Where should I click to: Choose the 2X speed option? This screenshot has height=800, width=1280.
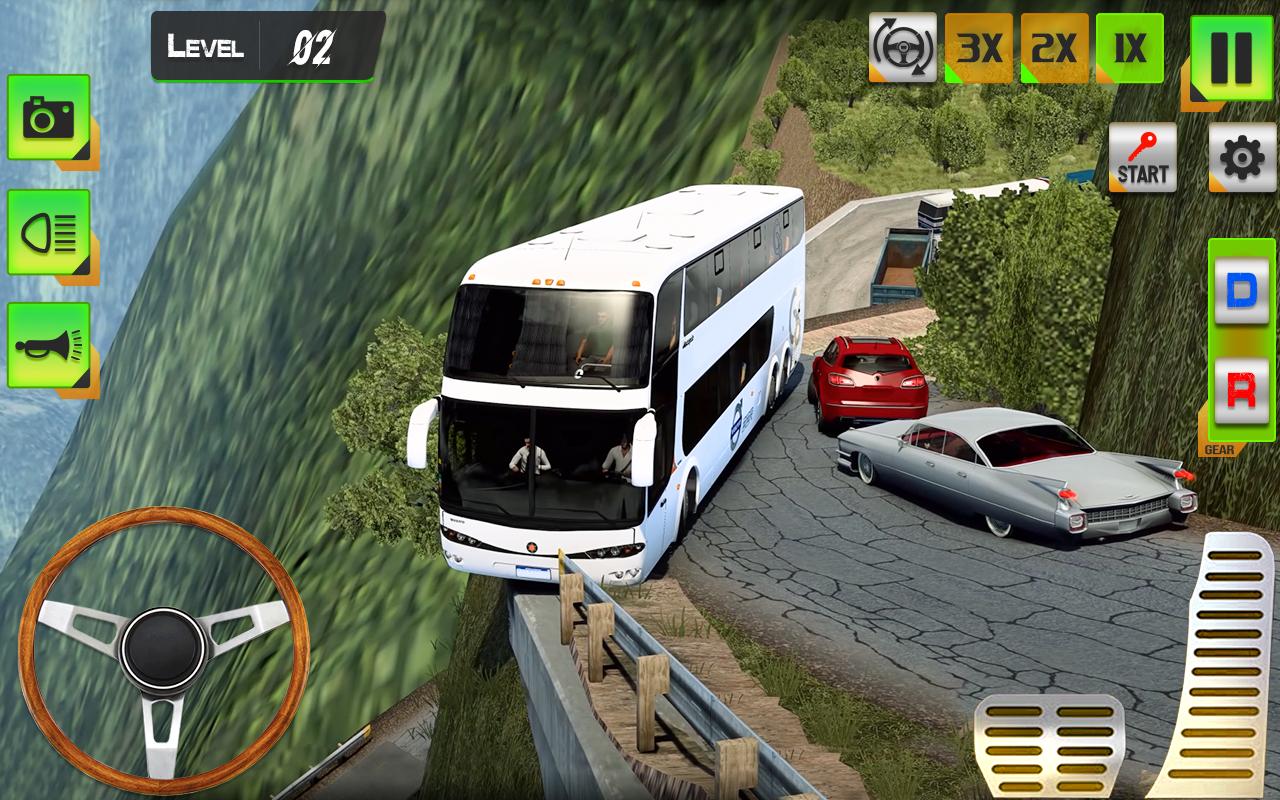click(x=1054, y=47)
